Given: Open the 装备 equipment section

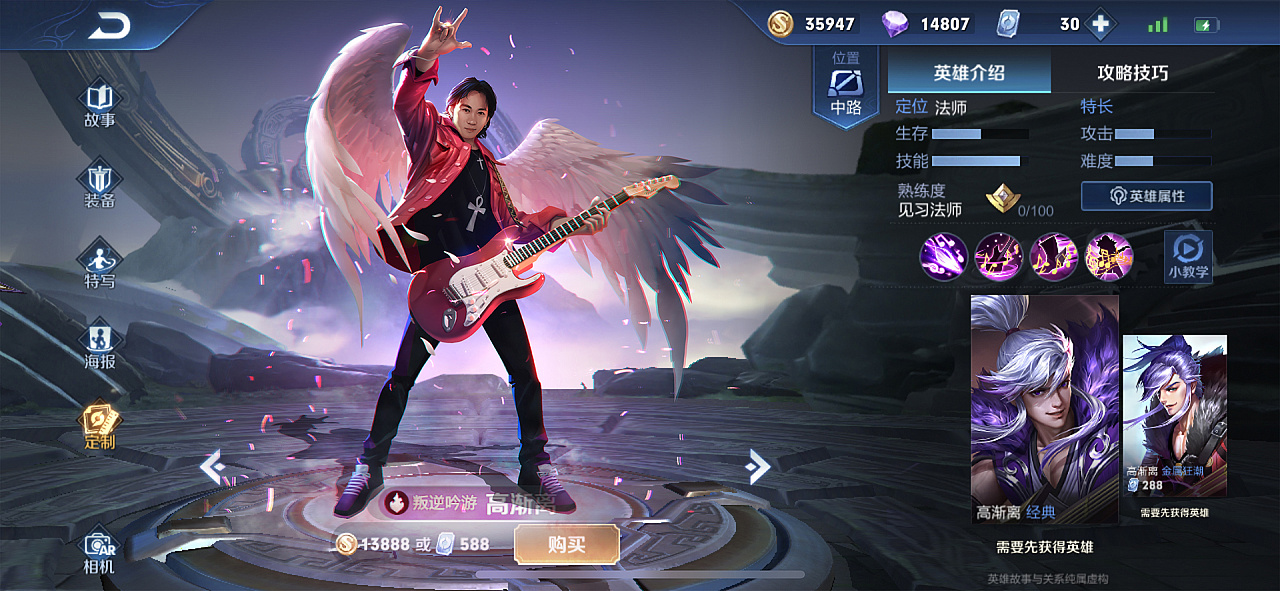Looking at the screenshot, I should pos(100,185).
